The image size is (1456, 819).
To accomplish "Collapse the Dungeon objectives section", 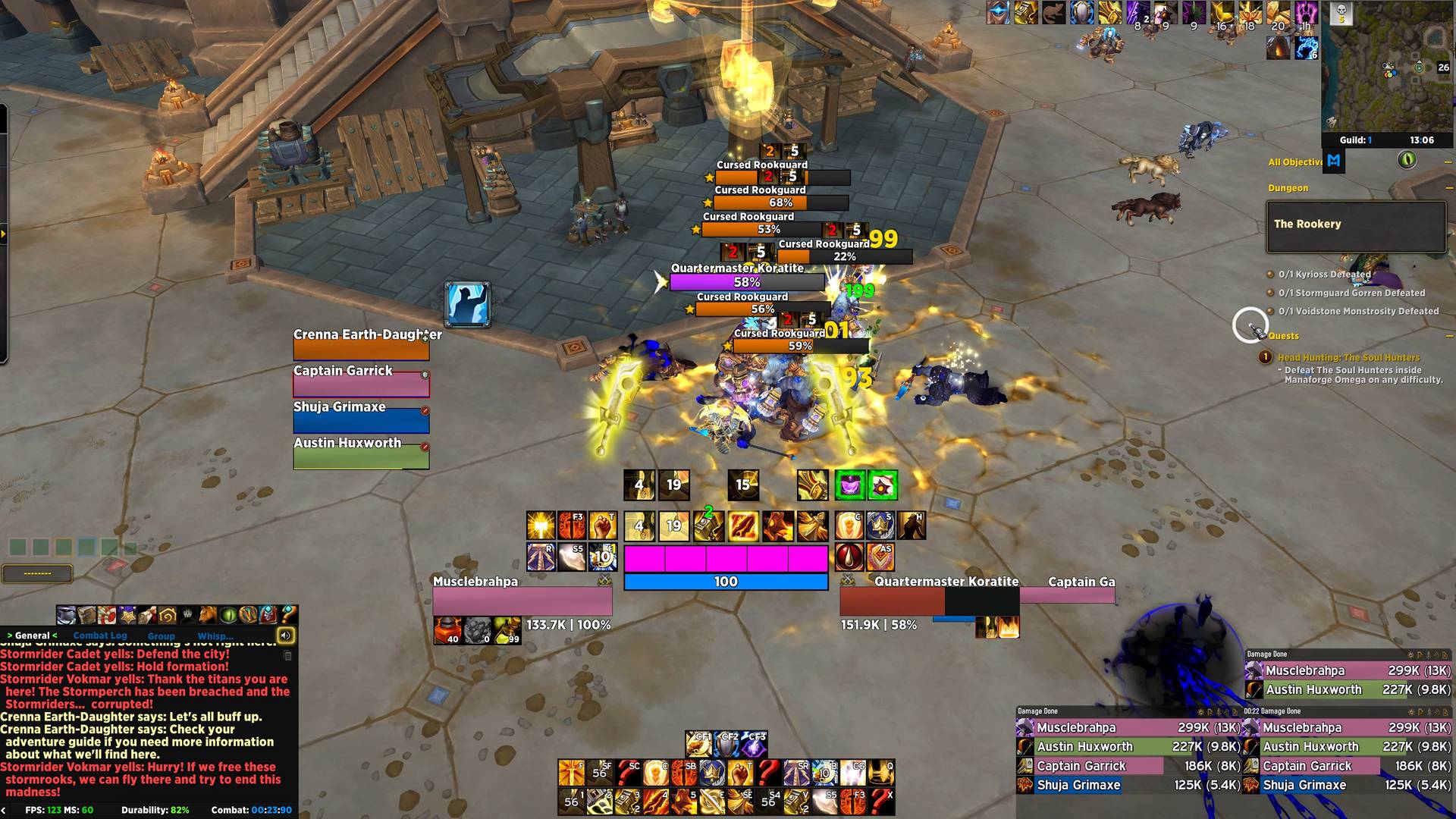I will (1448, 188).
